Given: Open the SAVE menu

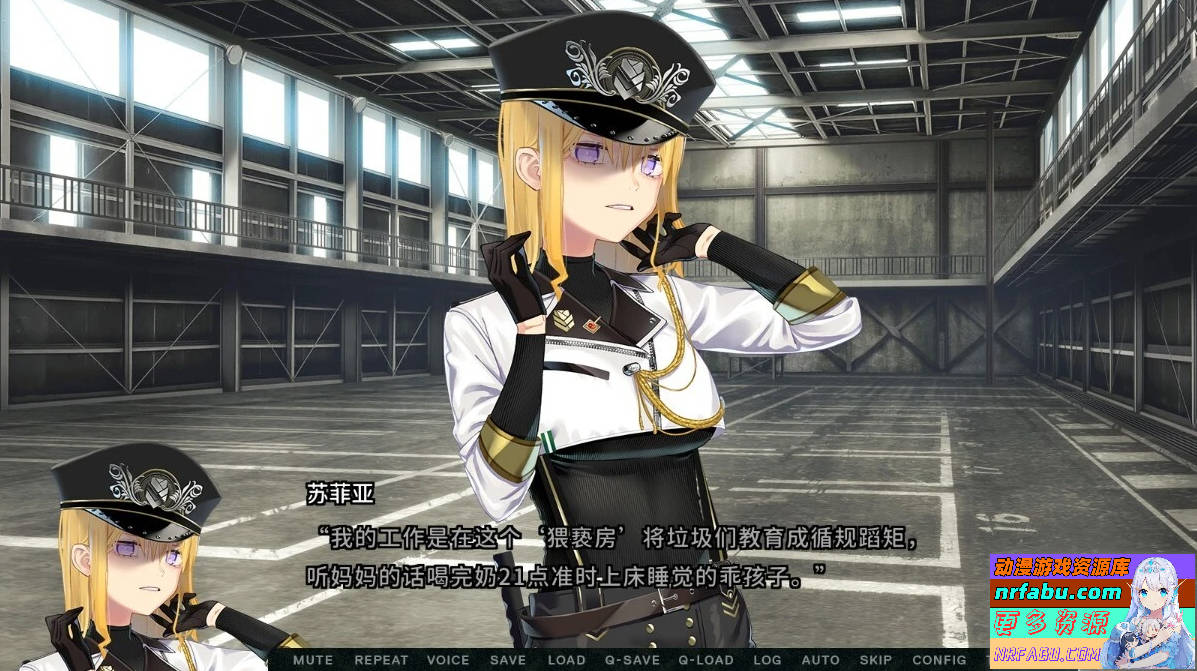Looking at the screenshot, I should pos(508,660).
